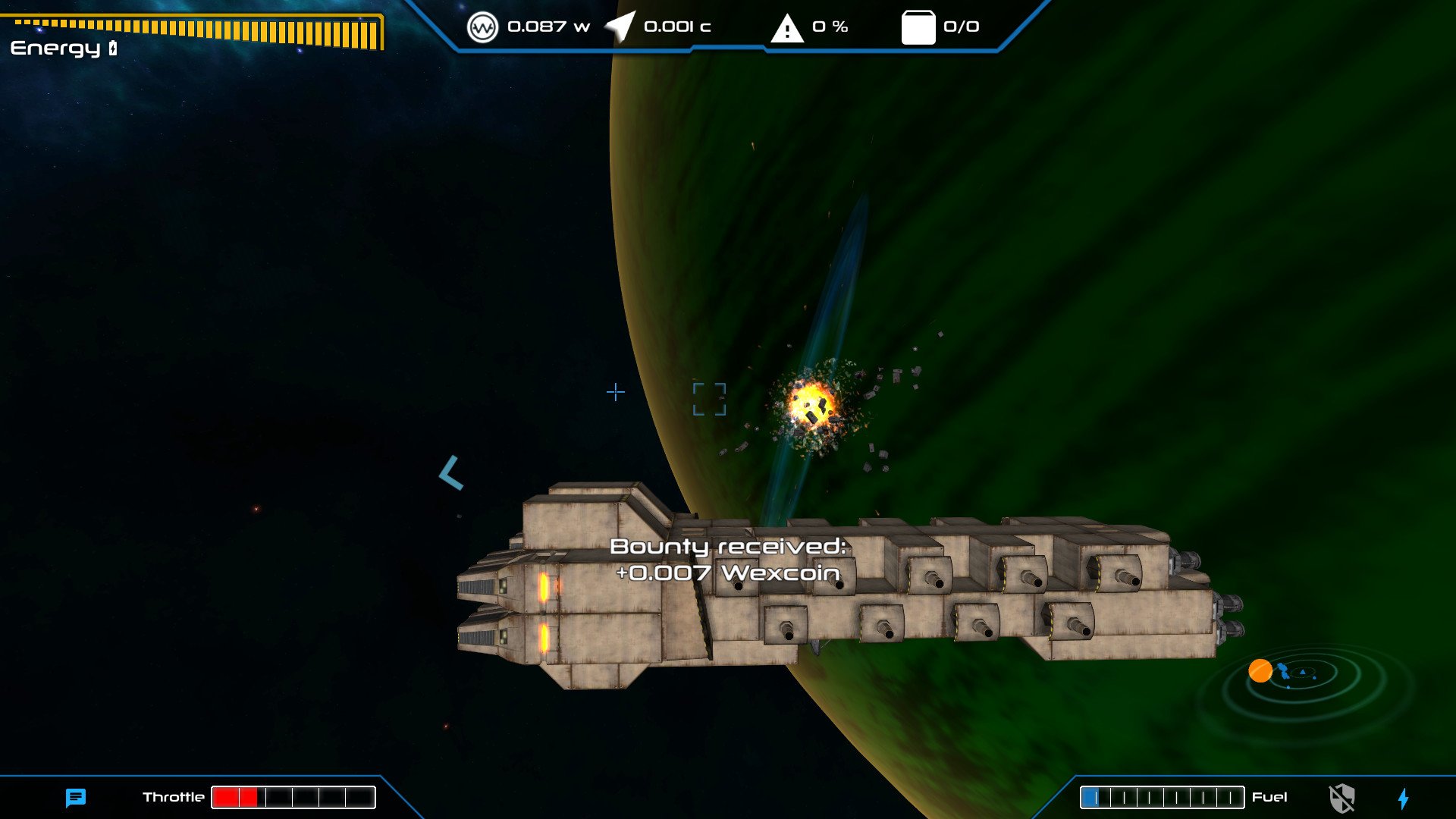Toggle the shield status indicator

1344,797
